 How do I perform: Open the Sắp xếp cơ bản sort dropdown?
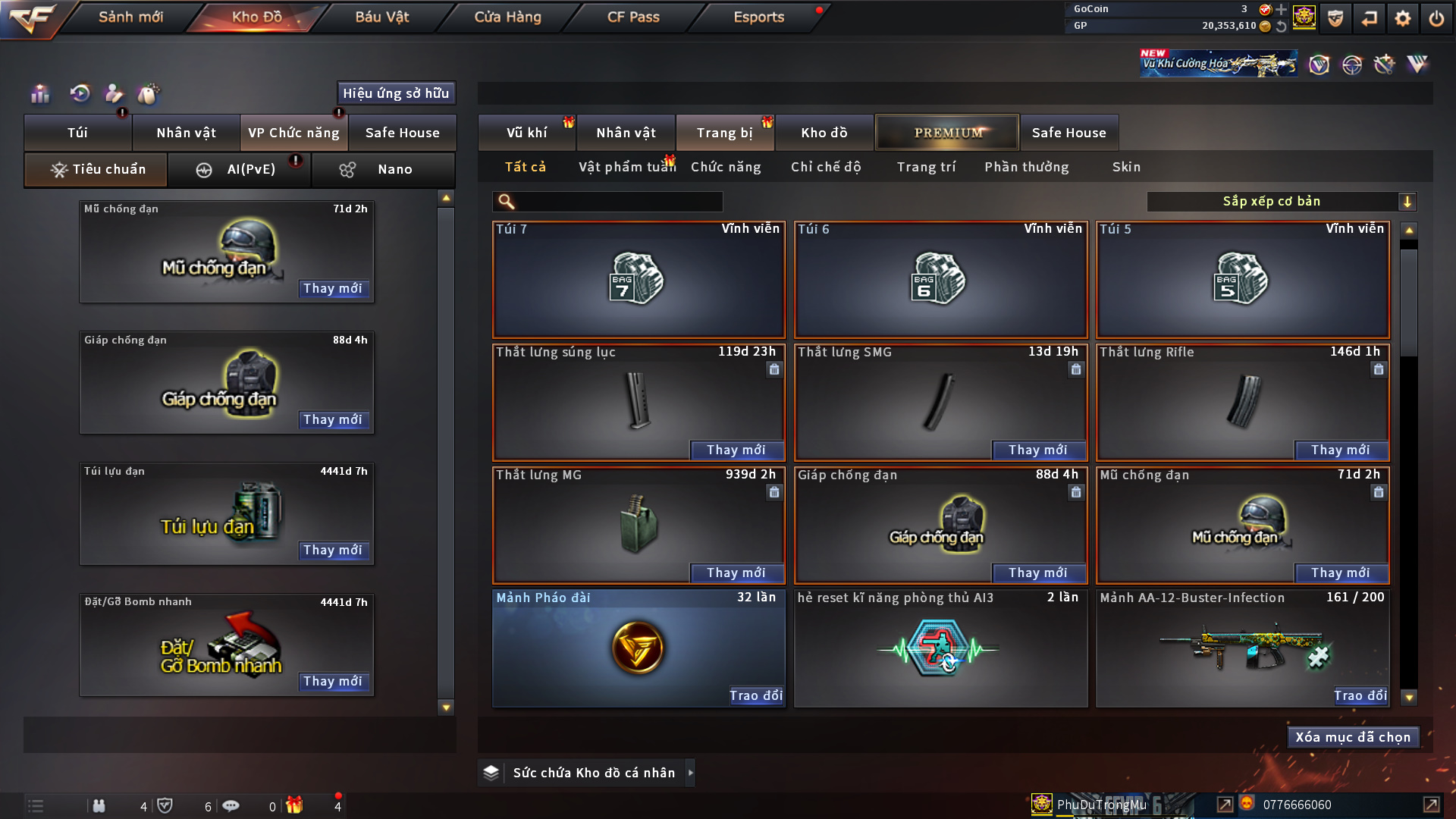pos(1281,201)
